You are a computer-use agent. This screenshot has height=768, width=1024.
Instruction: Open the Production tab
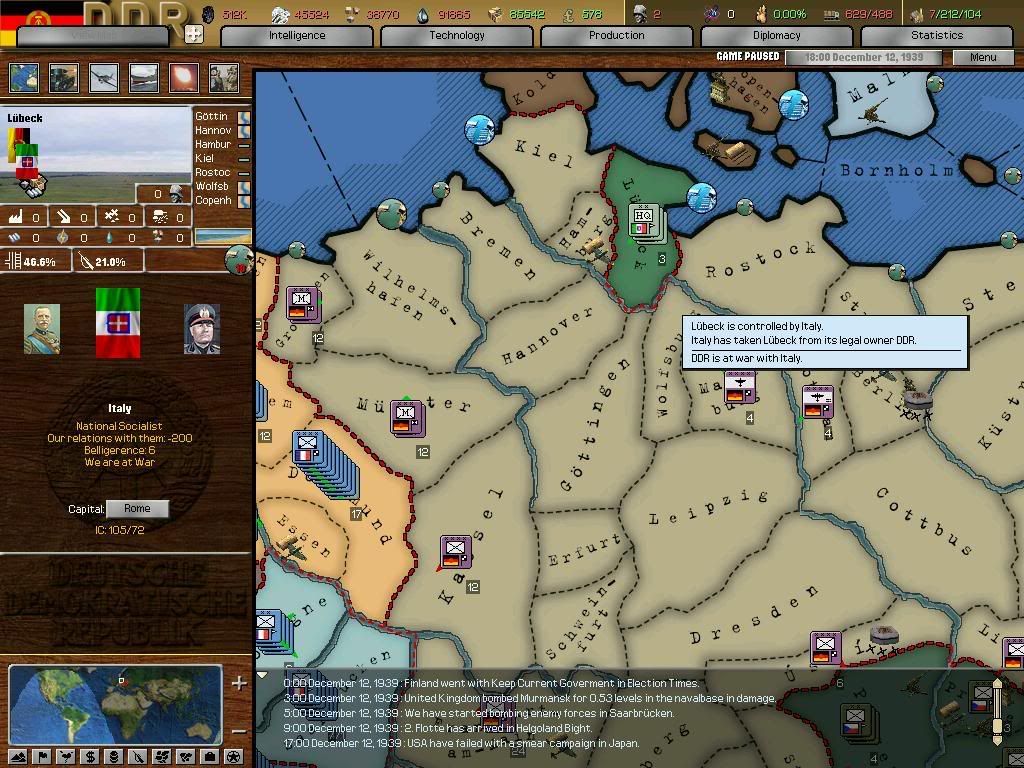point(617,36)
